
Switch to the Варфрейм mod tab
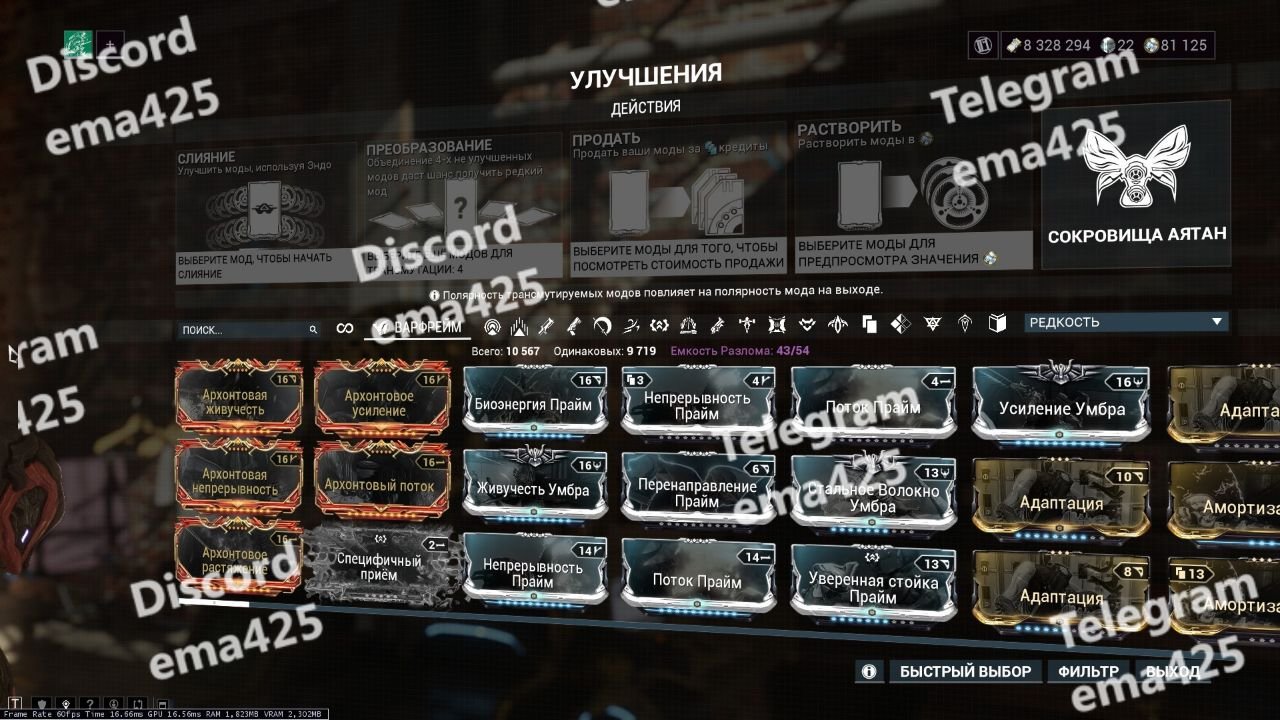tap(417, 328)
